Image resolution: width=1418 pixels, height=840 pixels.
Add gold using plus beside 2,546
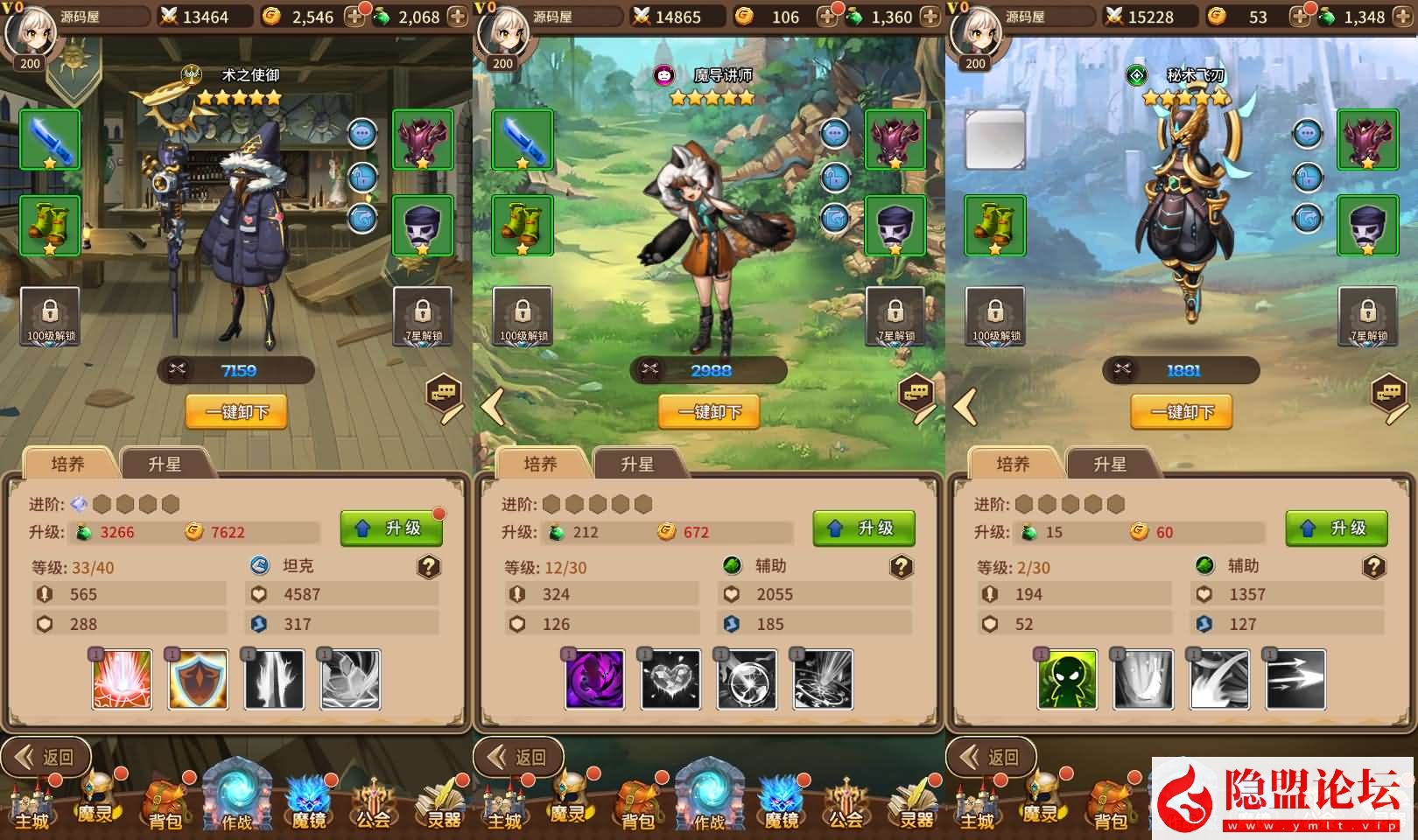[x=355, y=17]
